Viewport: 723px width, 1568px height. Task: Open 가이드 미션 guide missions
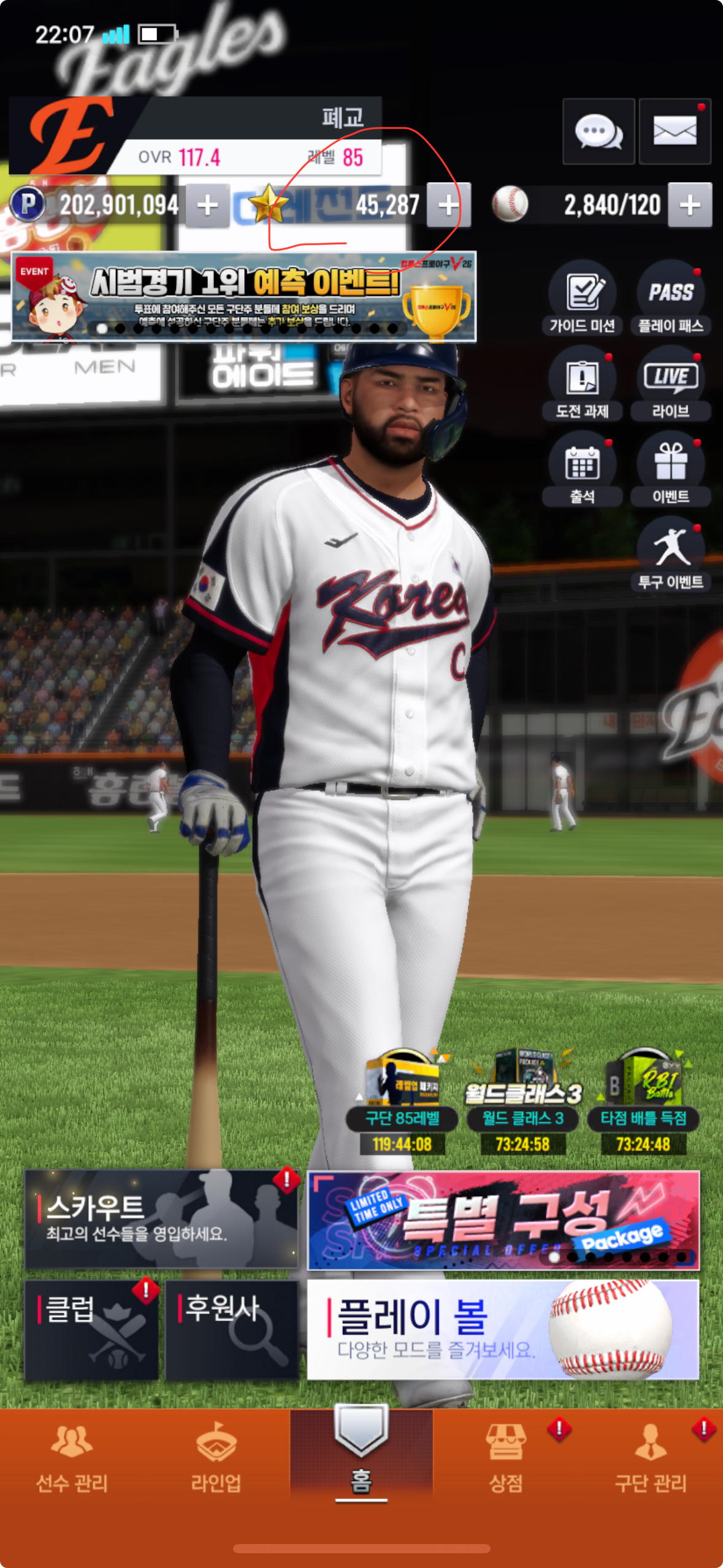point(582,299)
